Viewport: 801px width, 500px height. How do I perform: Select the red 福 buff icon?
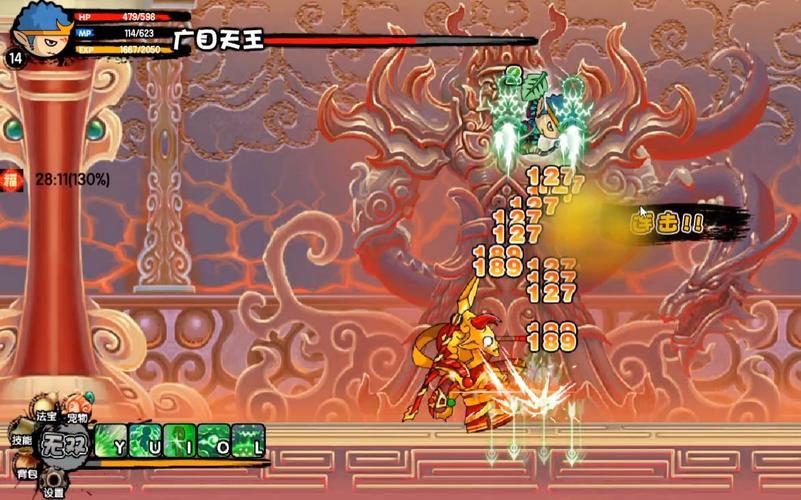(10, 180)
